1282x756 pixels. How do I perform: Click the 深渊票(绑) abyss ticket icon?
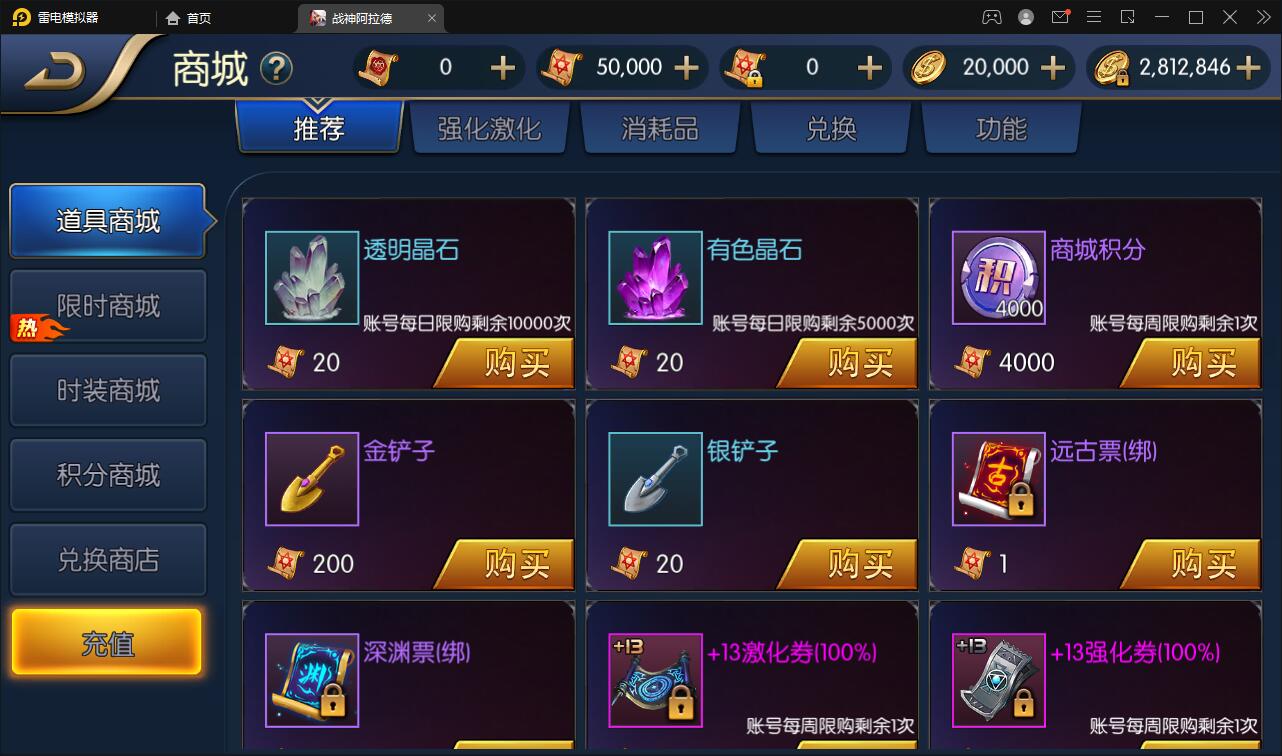tap(311, 680)
